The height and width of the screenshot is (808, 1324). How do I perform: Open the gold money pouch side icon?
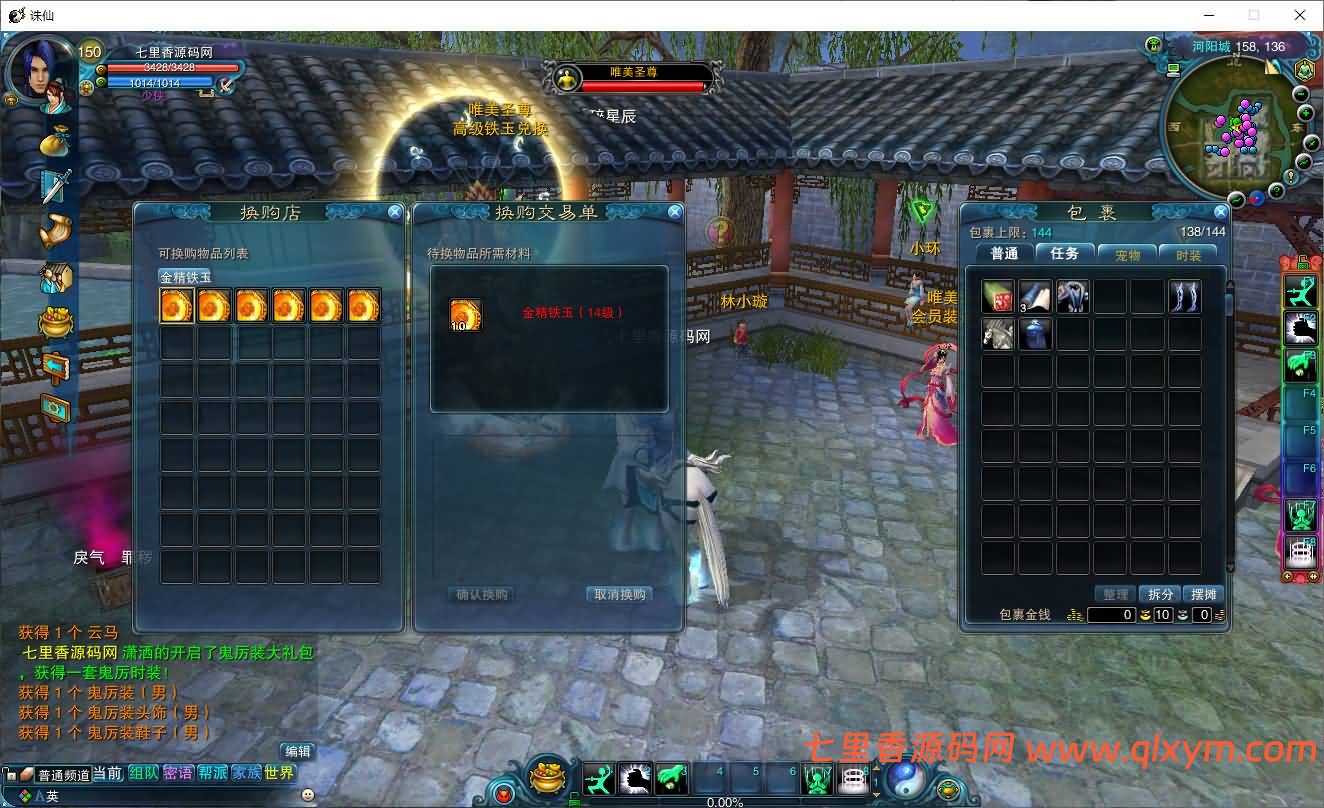coord(55,142)
